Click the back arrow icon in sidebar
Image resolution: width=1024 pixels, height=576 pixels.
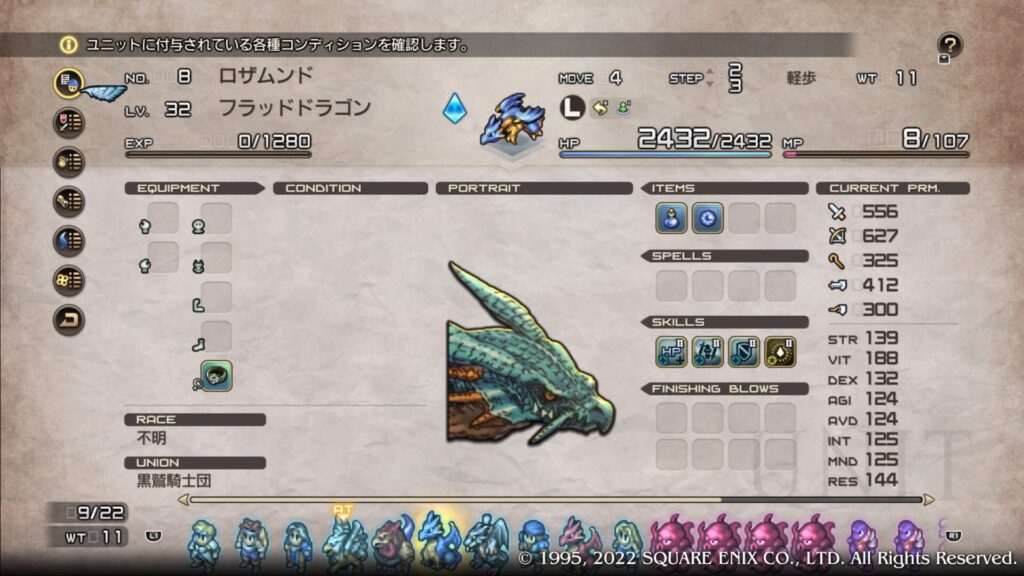pos(68,320)
